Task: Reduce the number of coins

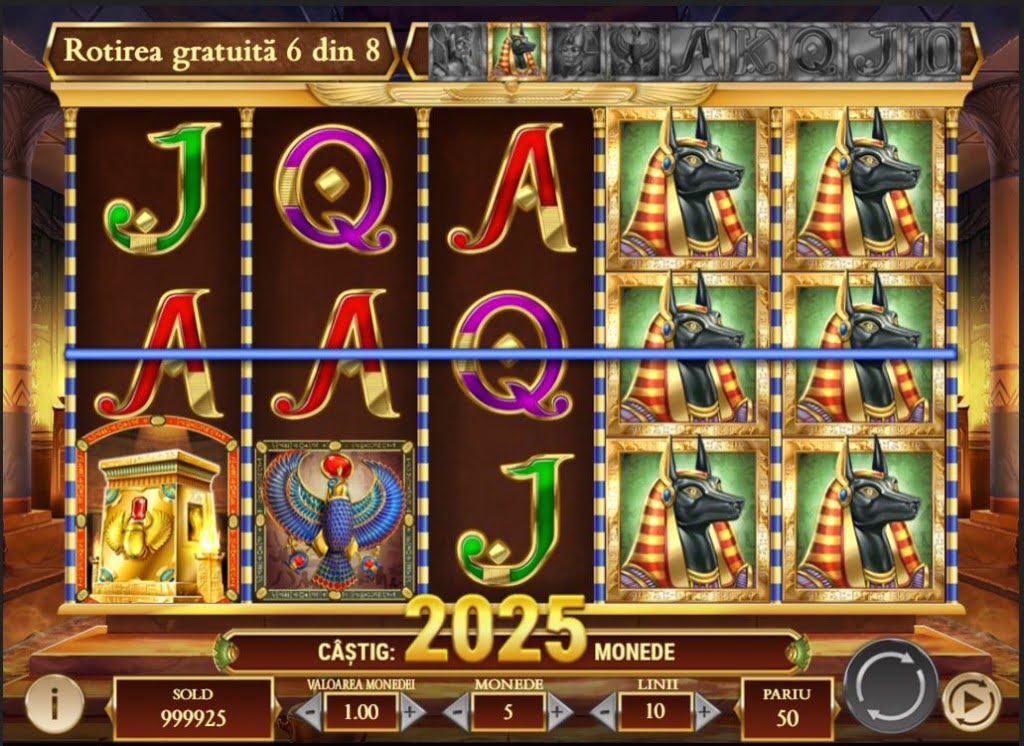Action: pyautogui.click(x=456, y=712)
